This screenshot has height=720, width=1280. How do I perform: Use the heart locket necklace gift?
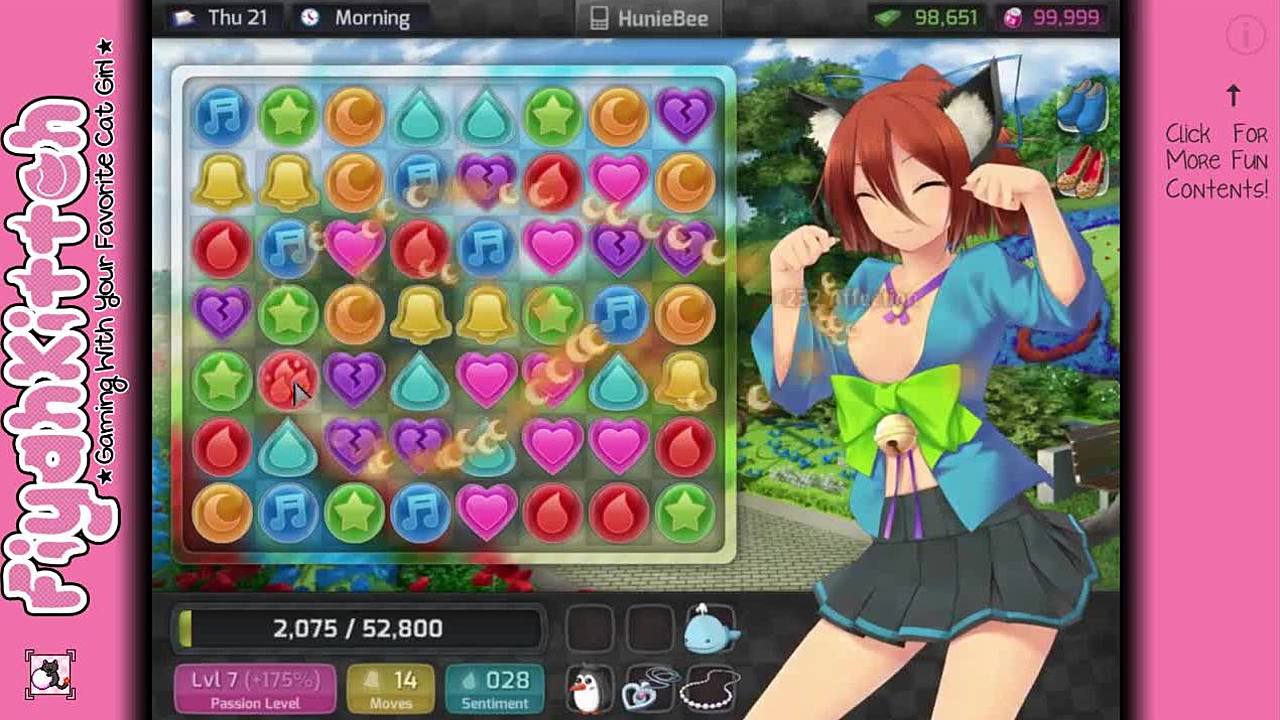(x=648, y=688)
